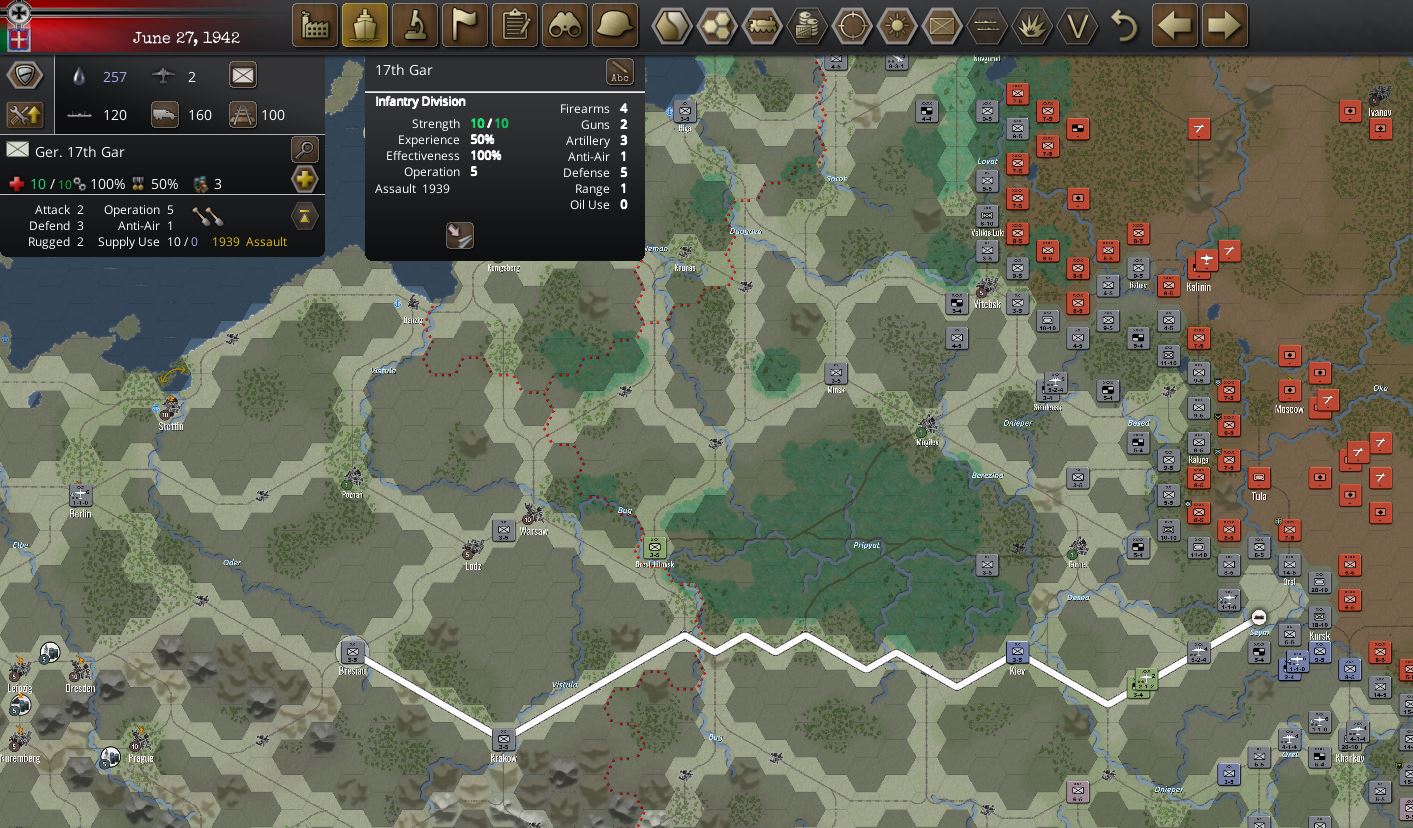Go to the next unit with right arrow
The height and width of the screenshot is (828, 1413).
[1224, 25]
